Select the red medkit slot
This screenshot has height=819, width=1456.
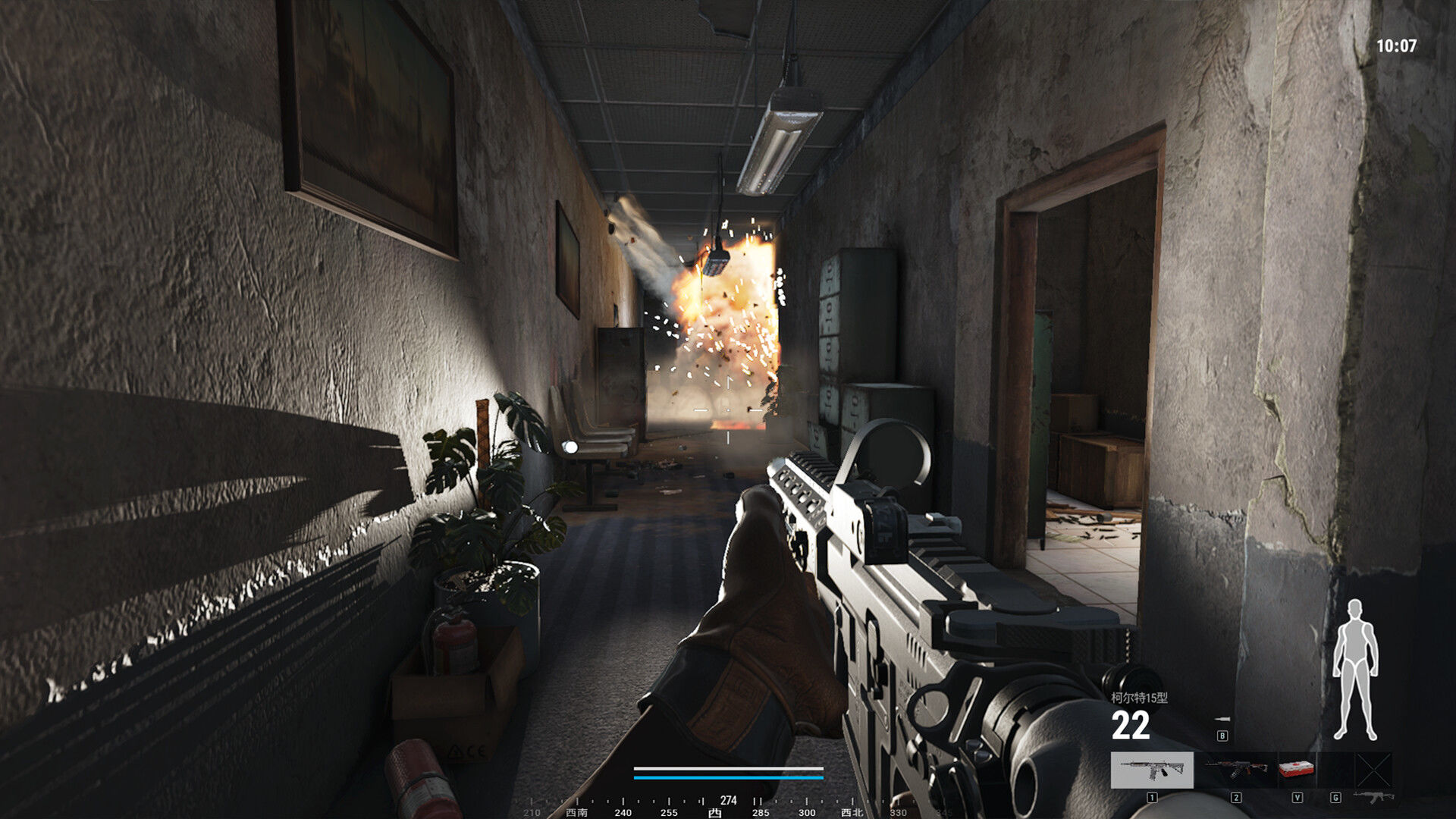(1297, 770)
